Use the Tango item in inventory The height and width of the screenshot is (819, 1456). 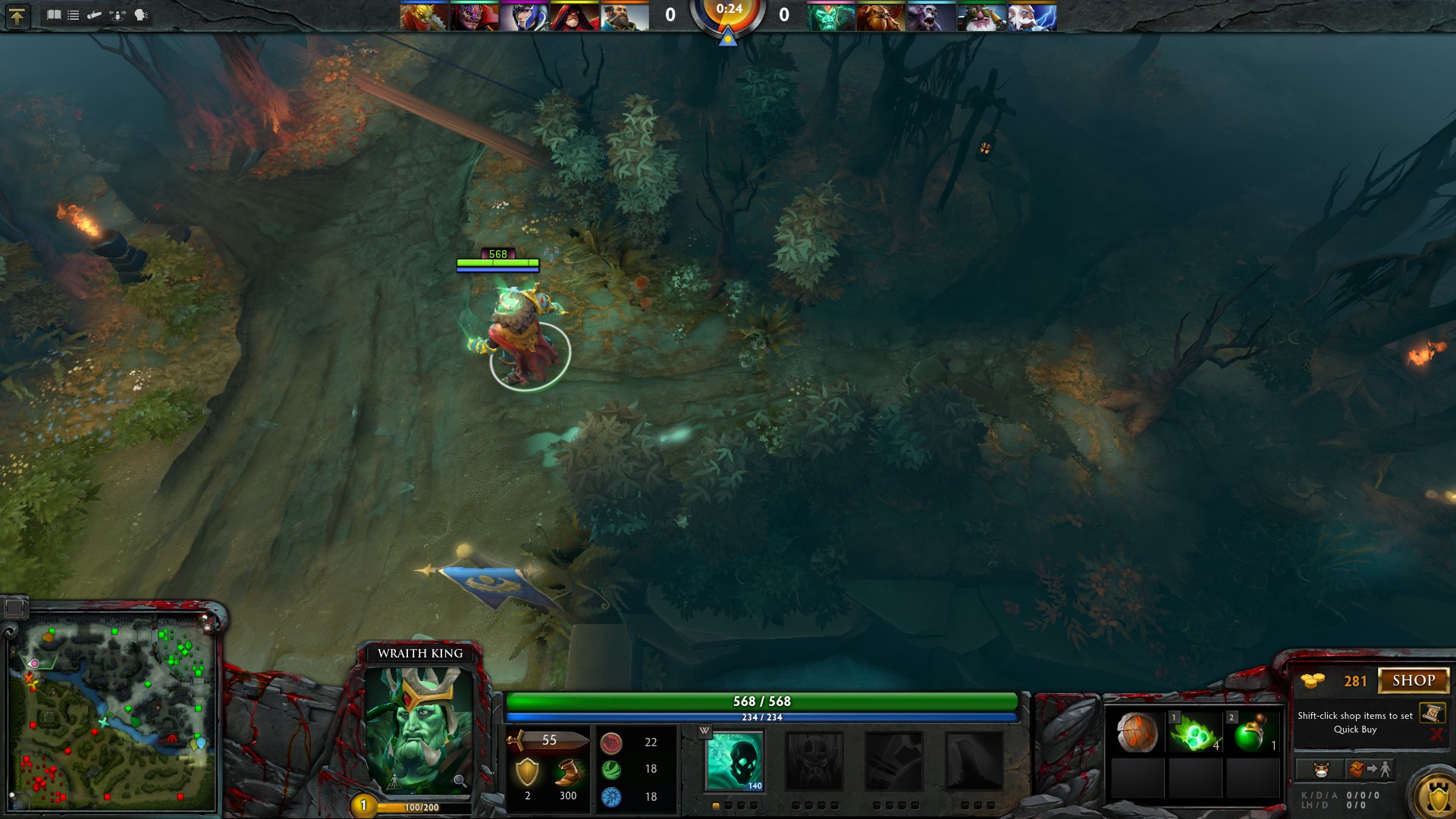[x=1194, y=733]
